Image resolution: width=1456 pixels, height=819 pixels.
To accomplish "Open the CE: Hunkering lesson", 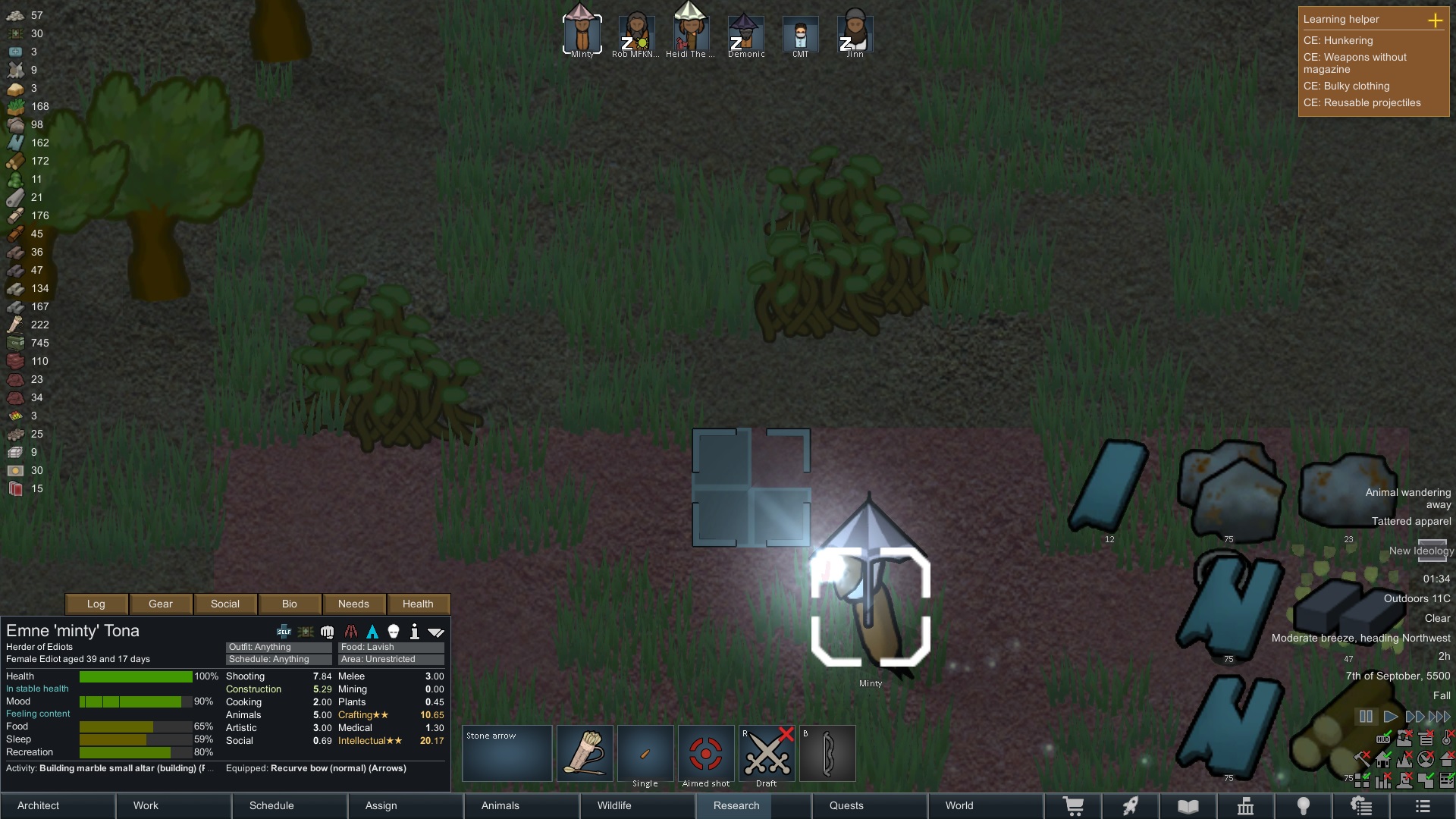I will click(x=1338, y=40).
